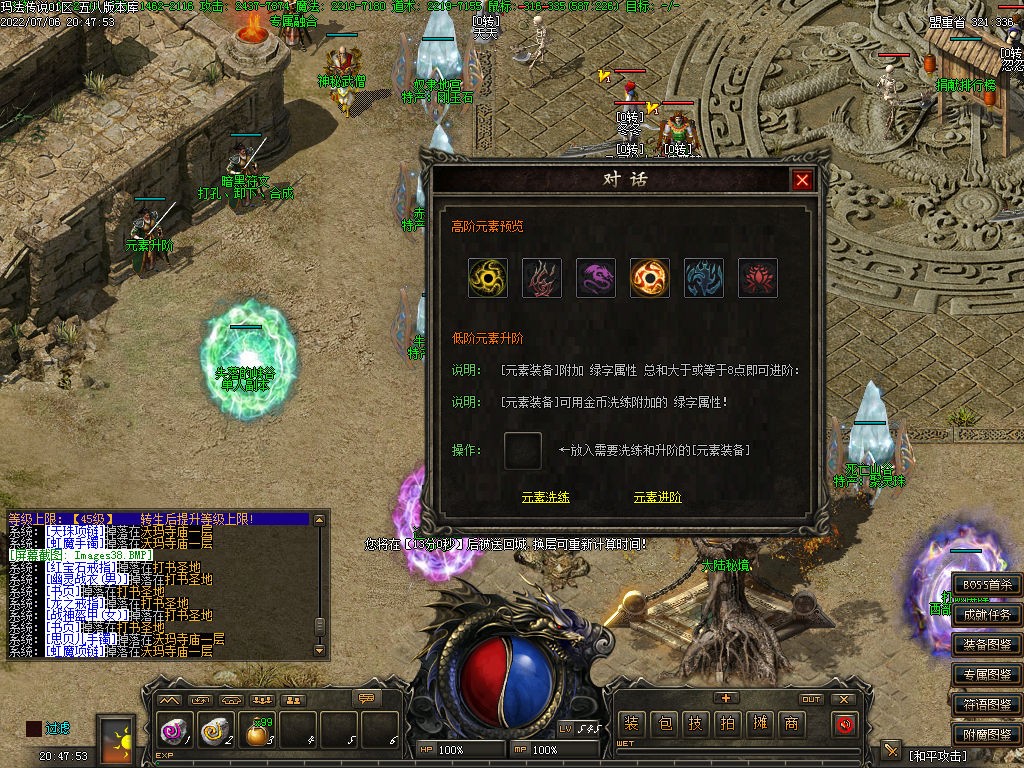View the 符语图鉴 codex
The width and height of the screenshot is (1024, 768).
(x=986, y=704)
